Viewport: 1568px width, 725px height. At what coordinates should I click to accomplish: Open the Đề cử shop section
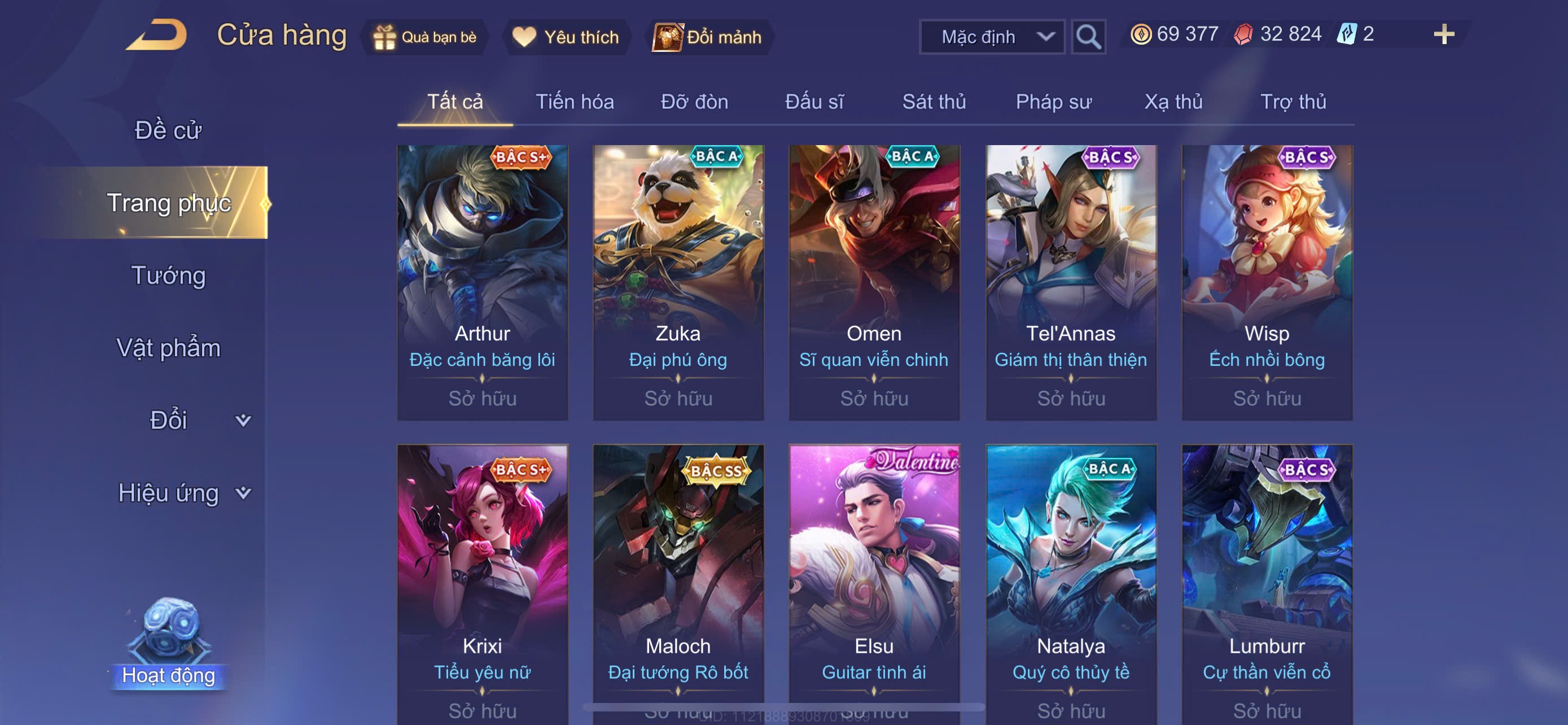click(x=168, y=130)
